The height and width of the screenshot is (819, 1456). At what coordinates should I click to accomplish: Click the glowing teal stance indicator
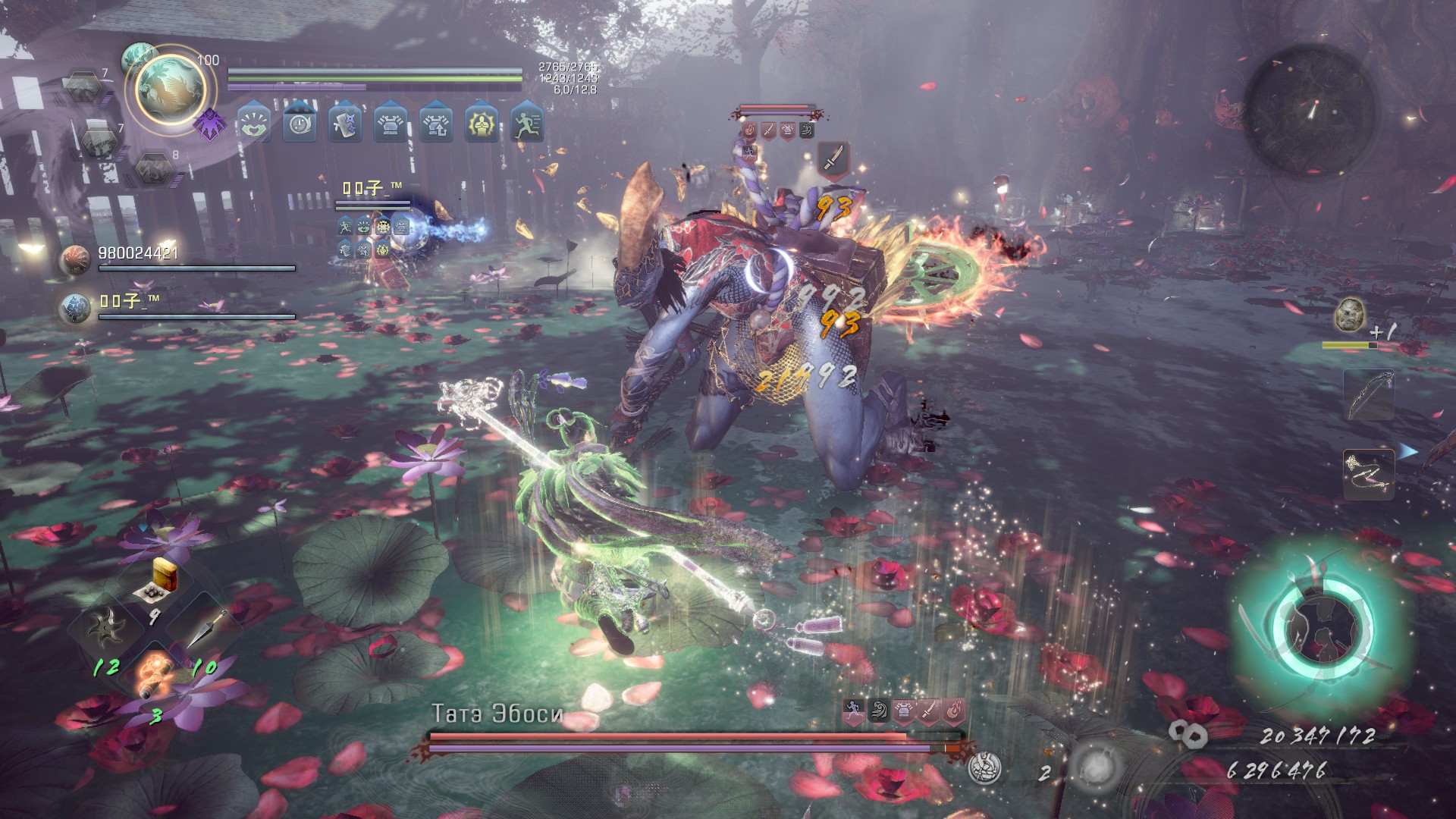click(x=1322, y=629)
